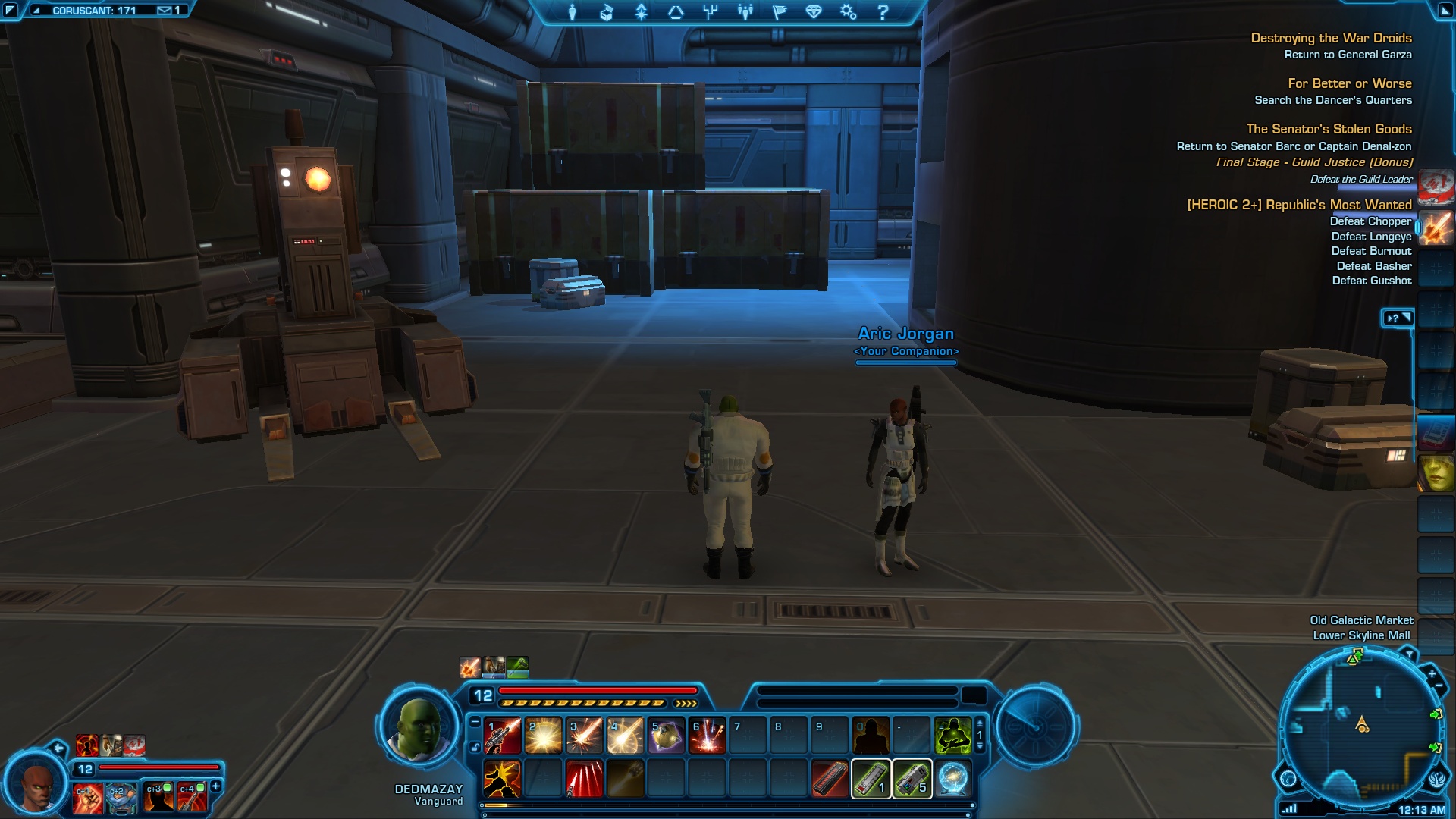The image size is (1456, 819).
Task: Zoom out the minimap with the minus button
Action: tap(1439, 686)
